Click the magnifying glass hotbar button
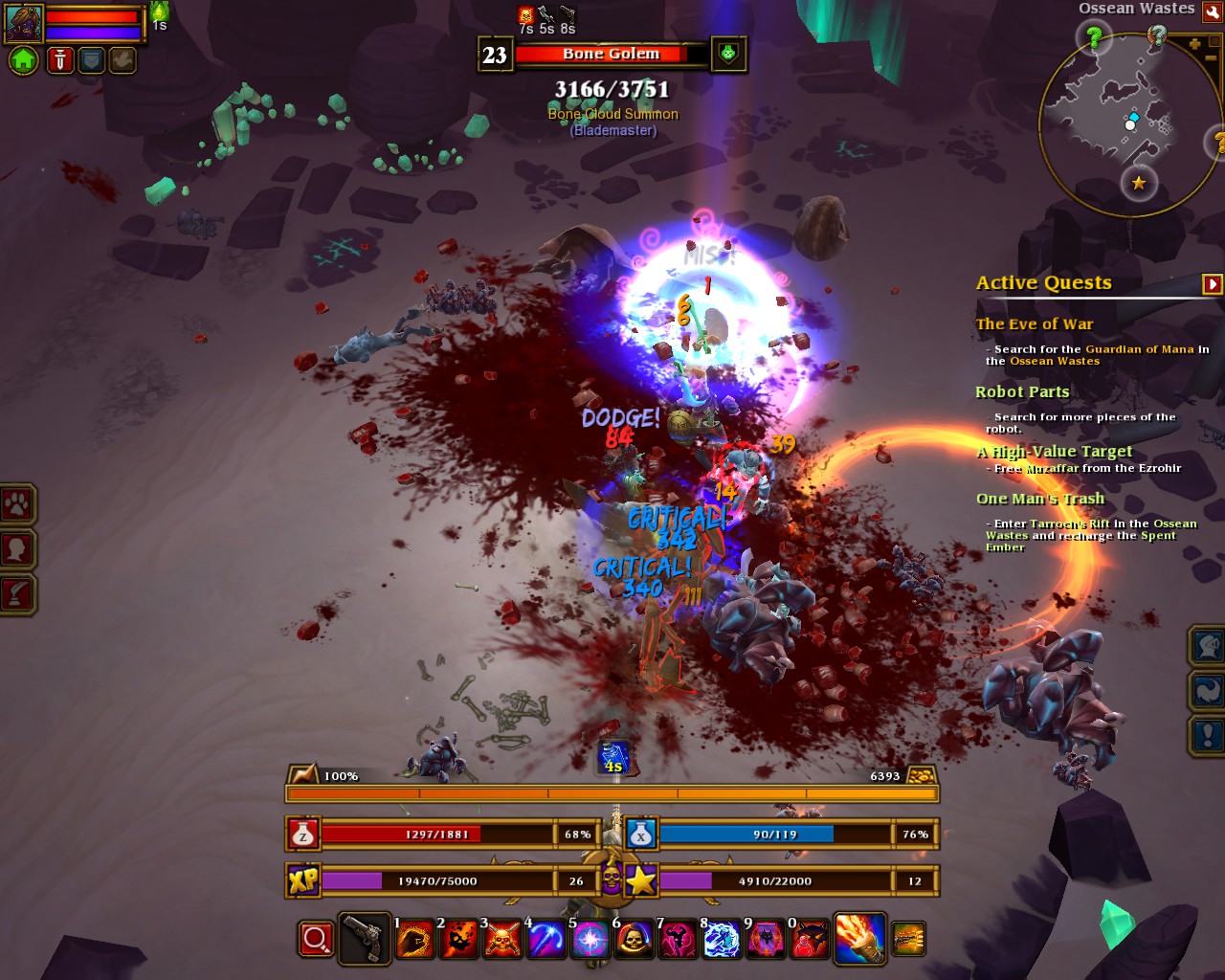The width and height of the screenshot is (1225, 980). point(316,940)
